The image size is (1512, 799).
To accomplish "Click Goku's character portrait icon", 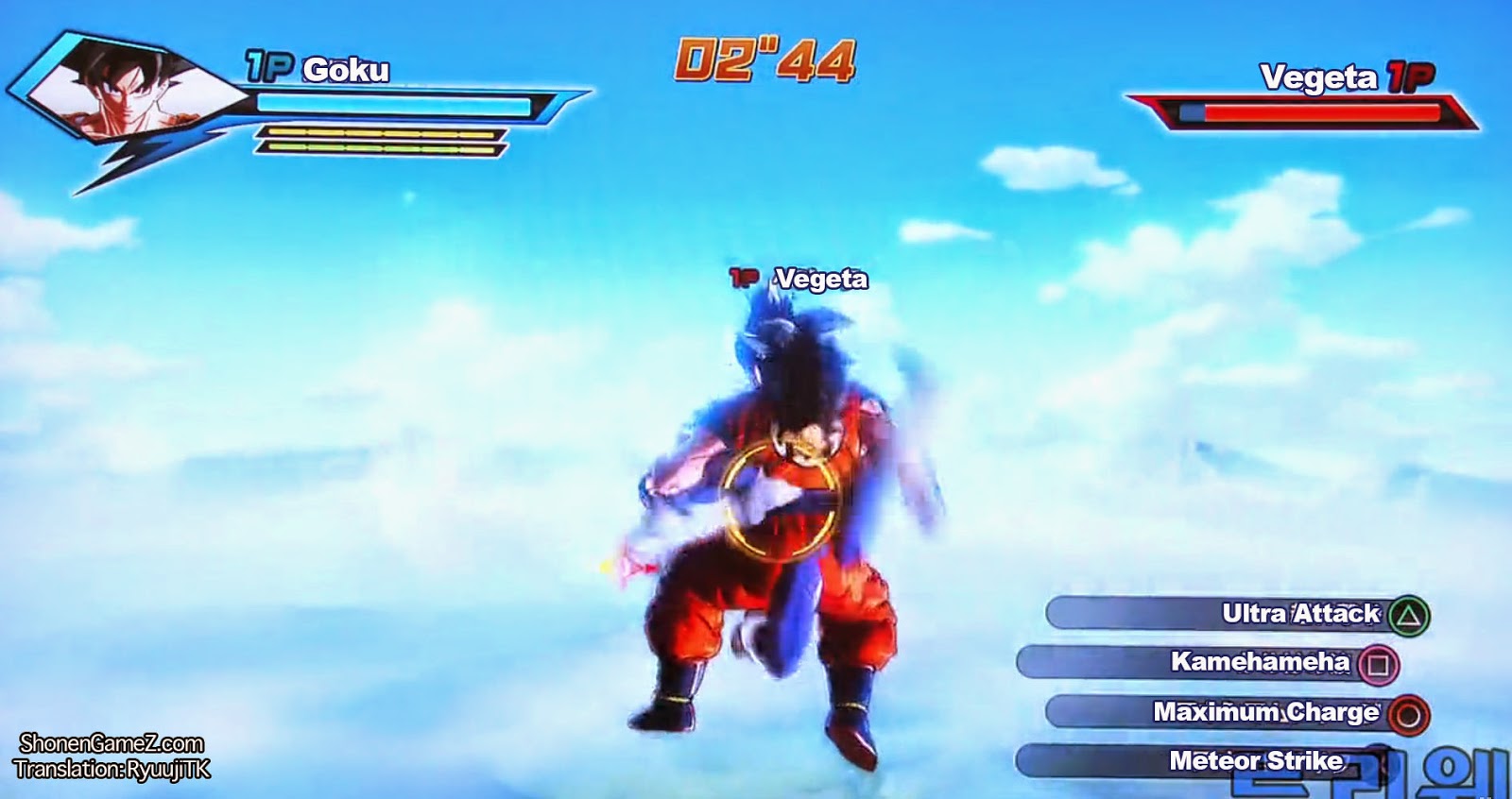I will [123, 90].
